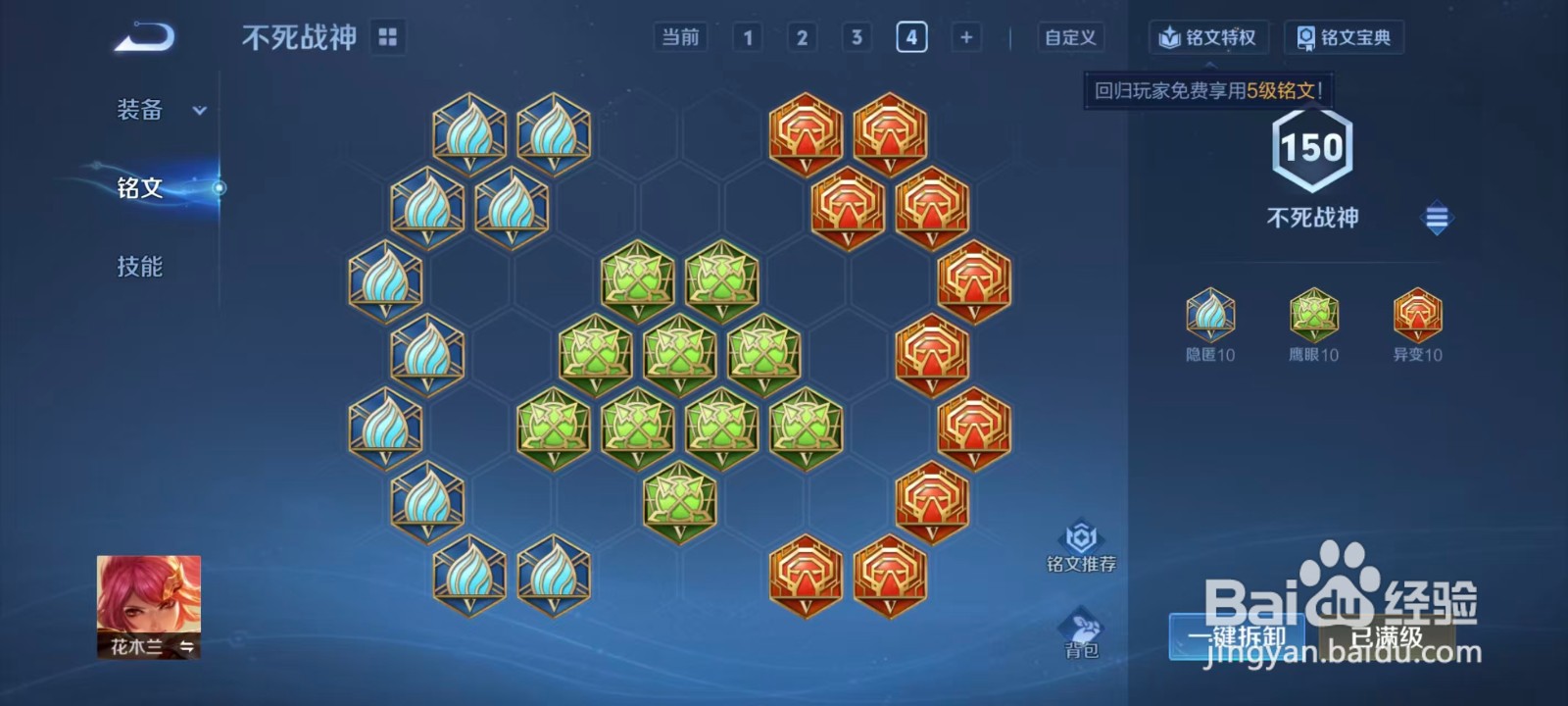Viewport: 1568px width, 706px height.
Task: Open the menu icon beside 不死战神 on right
Action: pos(1437,218)
